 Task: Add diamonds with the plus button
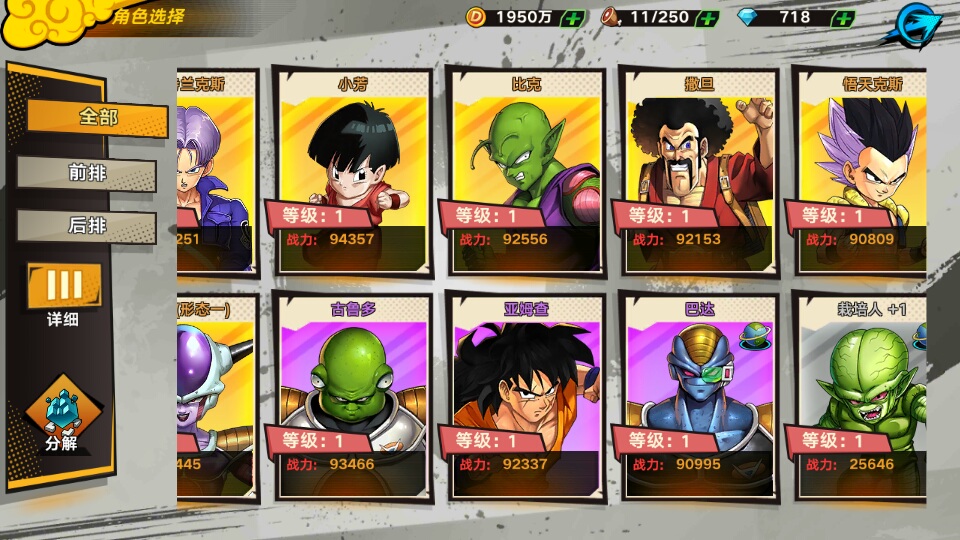pos(842,18)
